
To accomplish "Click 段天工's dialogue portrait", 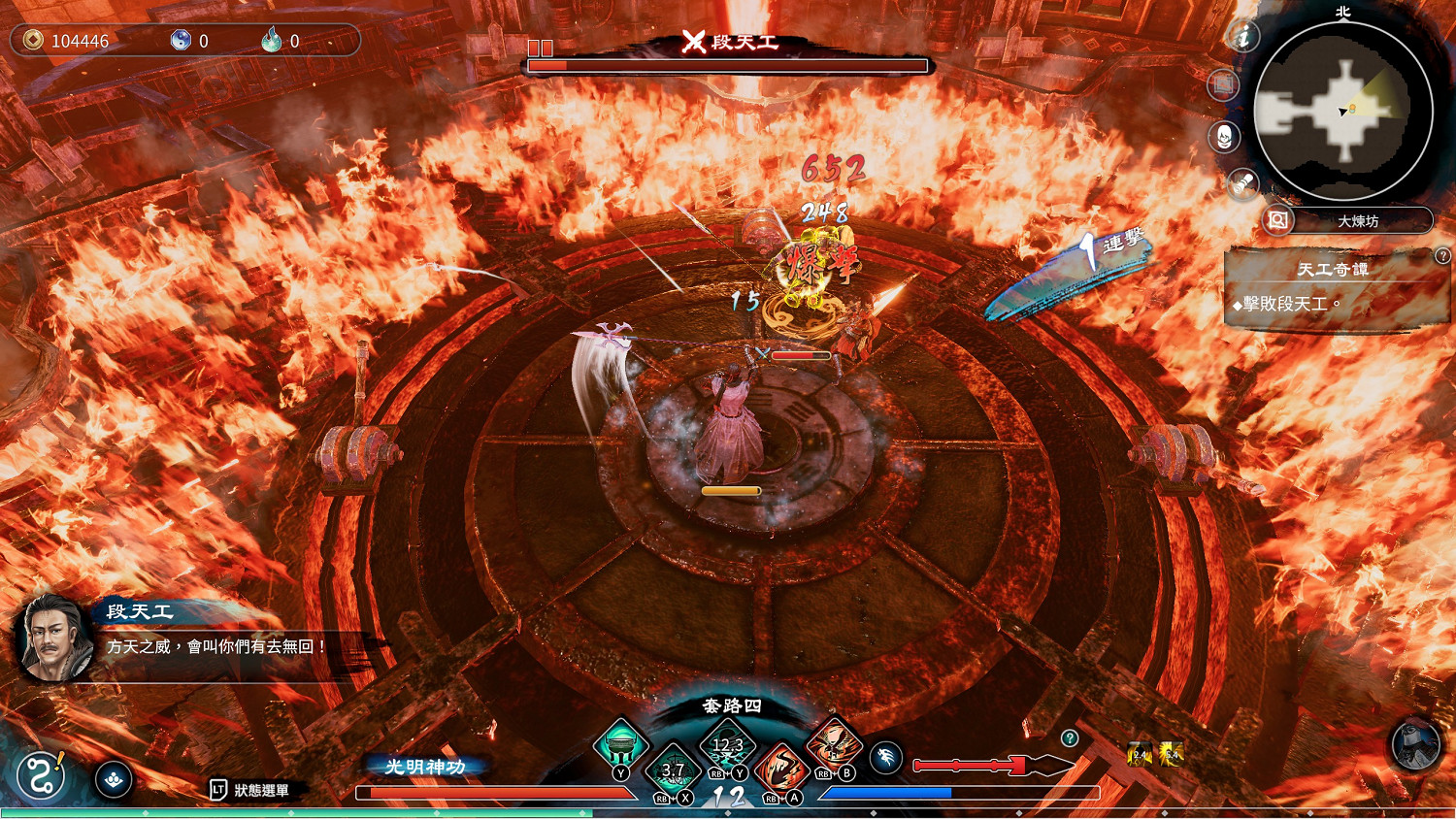I will tap(56, 637).
